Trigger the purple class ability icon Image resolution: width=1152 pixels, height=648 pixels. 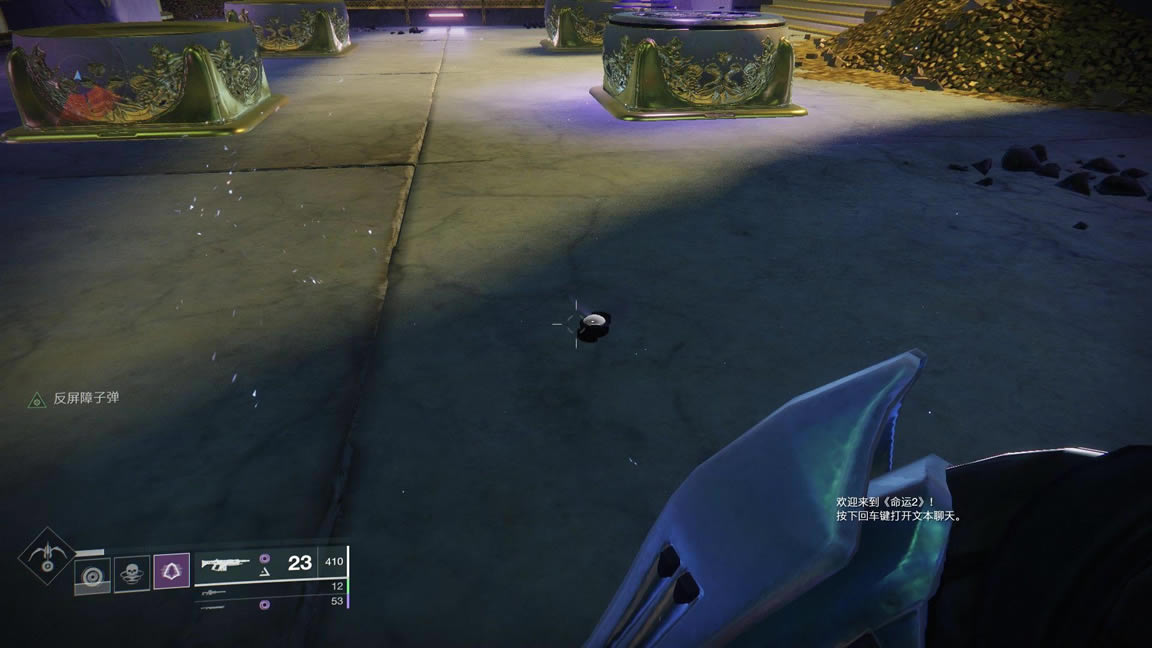pyautogui.click(x=172, y=573)
